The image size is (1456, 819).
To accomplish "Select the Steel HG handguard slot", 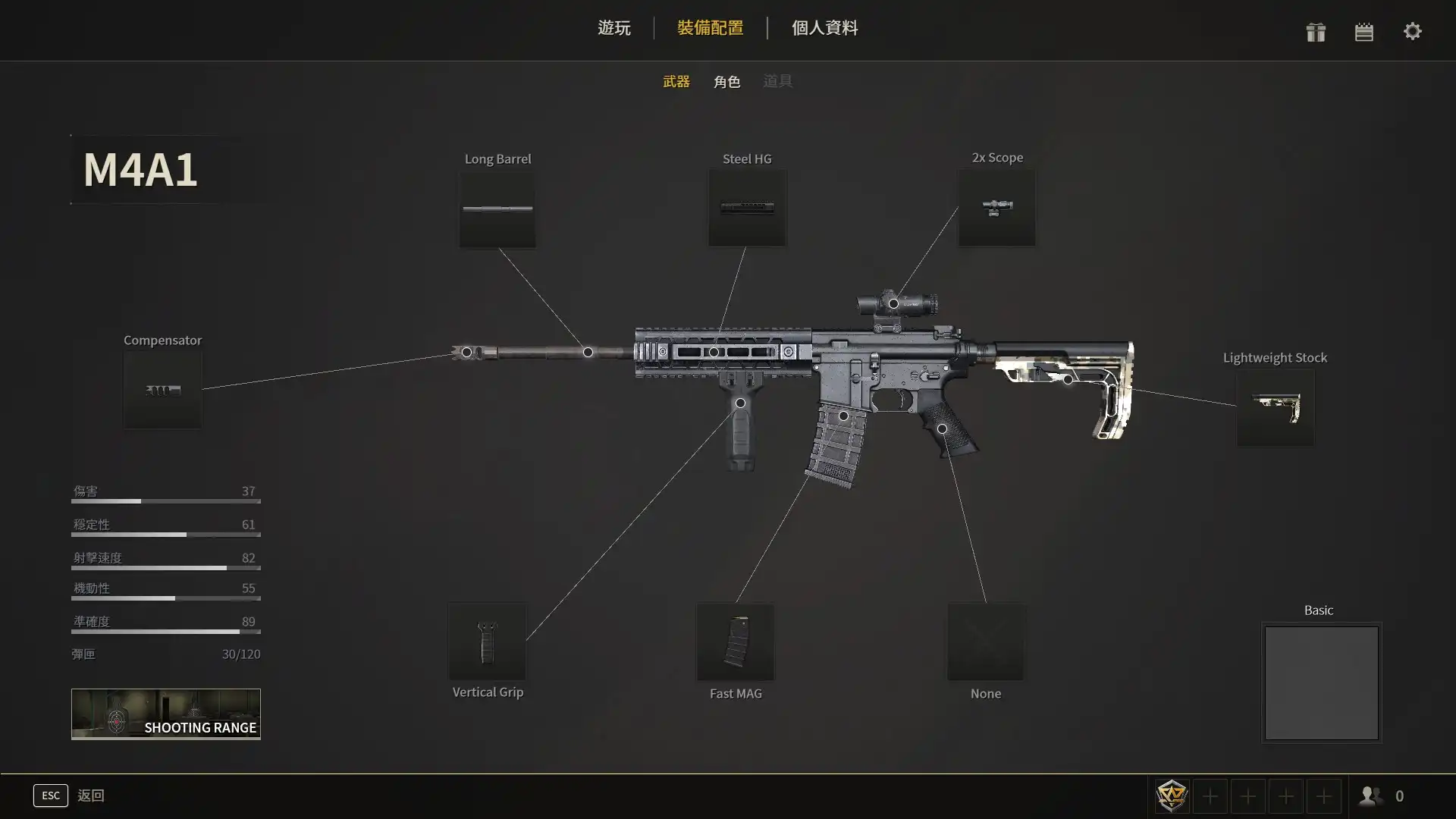I will 747,208.
